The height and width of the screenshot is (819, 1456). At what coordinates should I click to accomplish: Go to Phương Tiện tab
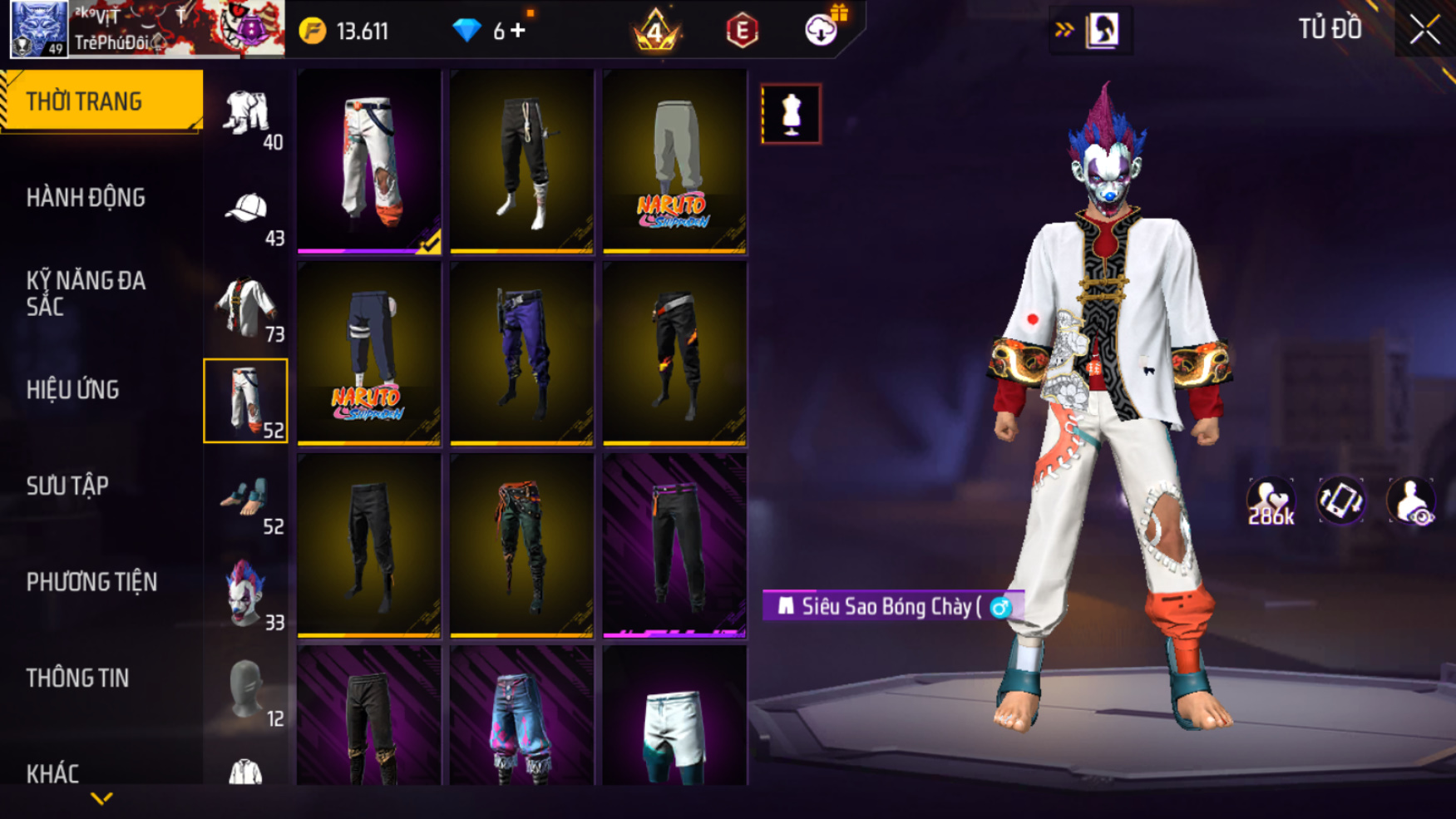point(91,582)
